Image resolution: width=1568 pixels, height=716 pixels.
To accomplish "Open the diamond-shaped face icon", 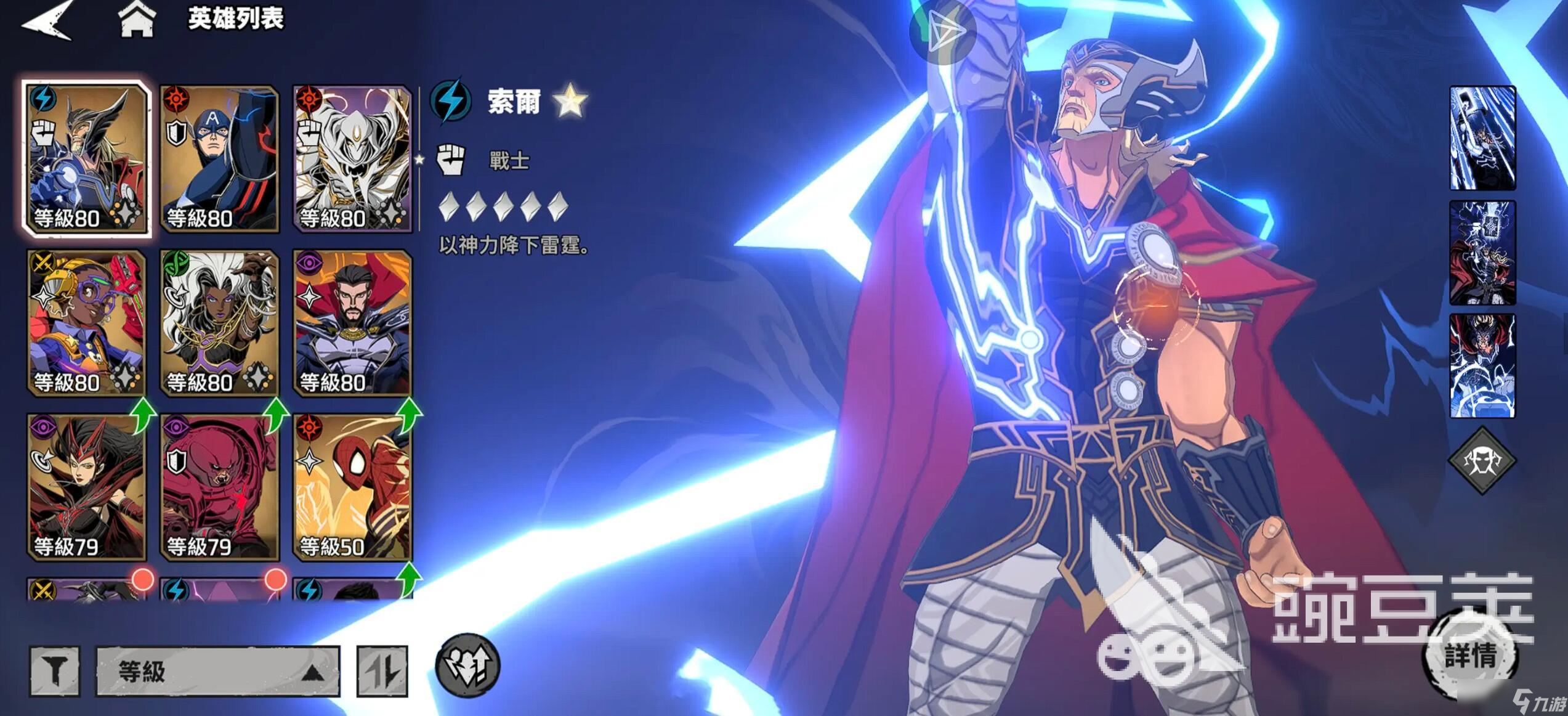I will click(x=1482, y=460).
